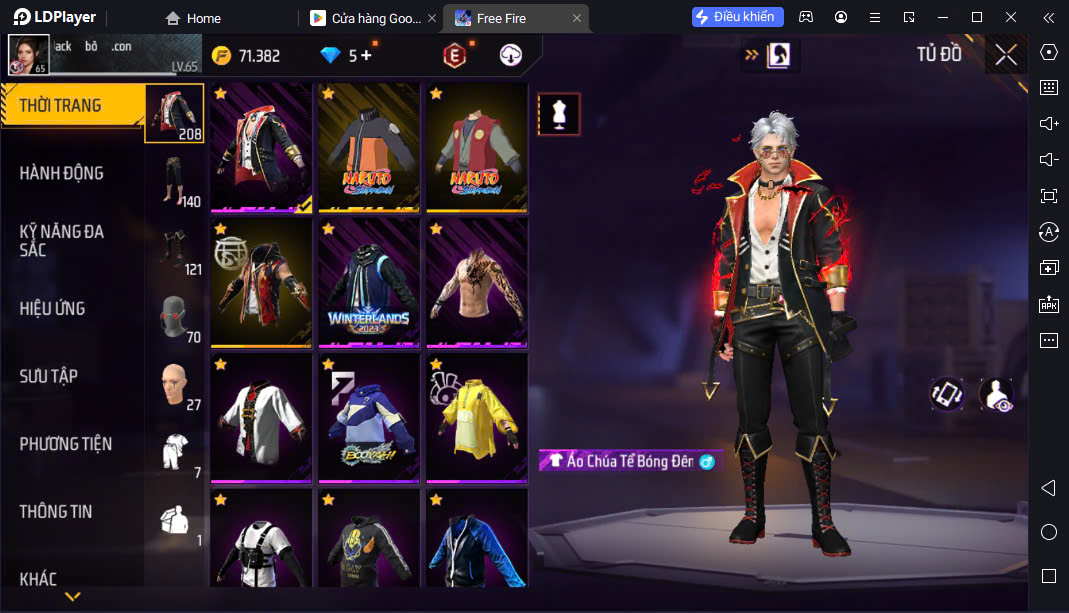Close the wardrobe with the X button
1069x613 pixels.
[1006, 55]
